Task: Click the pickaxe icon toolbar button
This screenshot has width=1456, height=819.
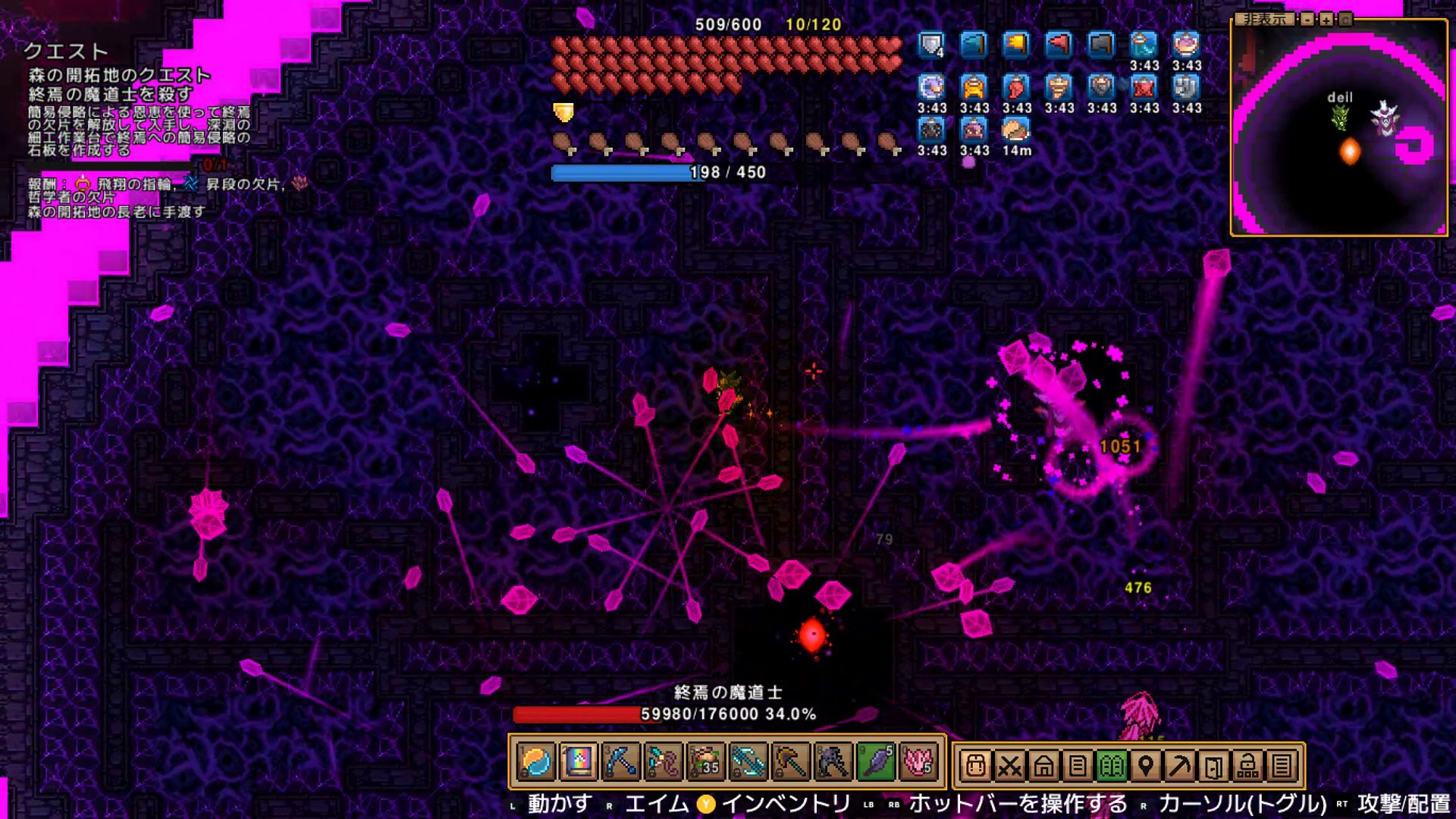Action: [1179, 766]
